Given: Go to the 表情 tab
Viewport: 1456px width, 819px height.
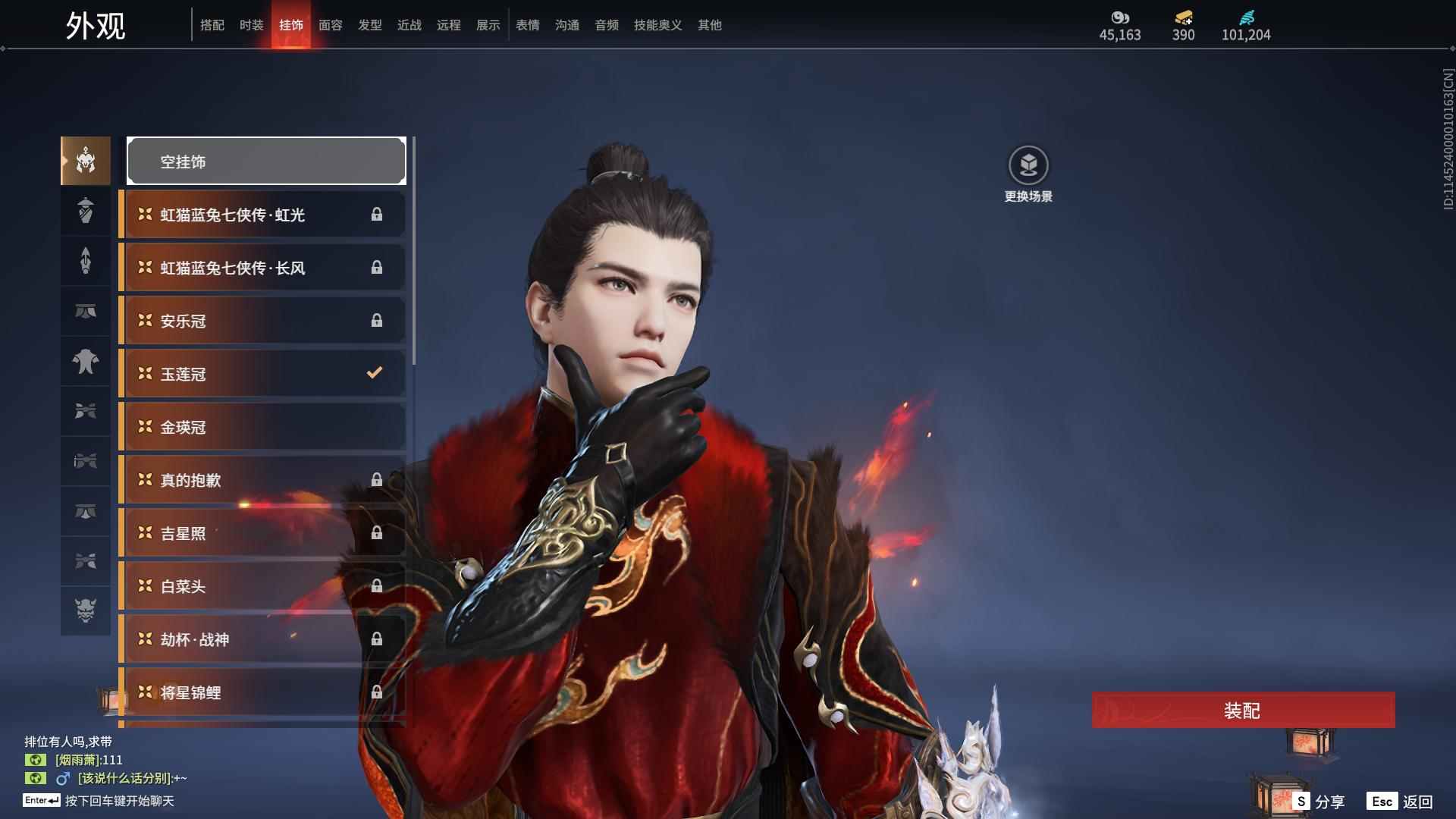Looking at the screenshot, I should tap(527, 25).
